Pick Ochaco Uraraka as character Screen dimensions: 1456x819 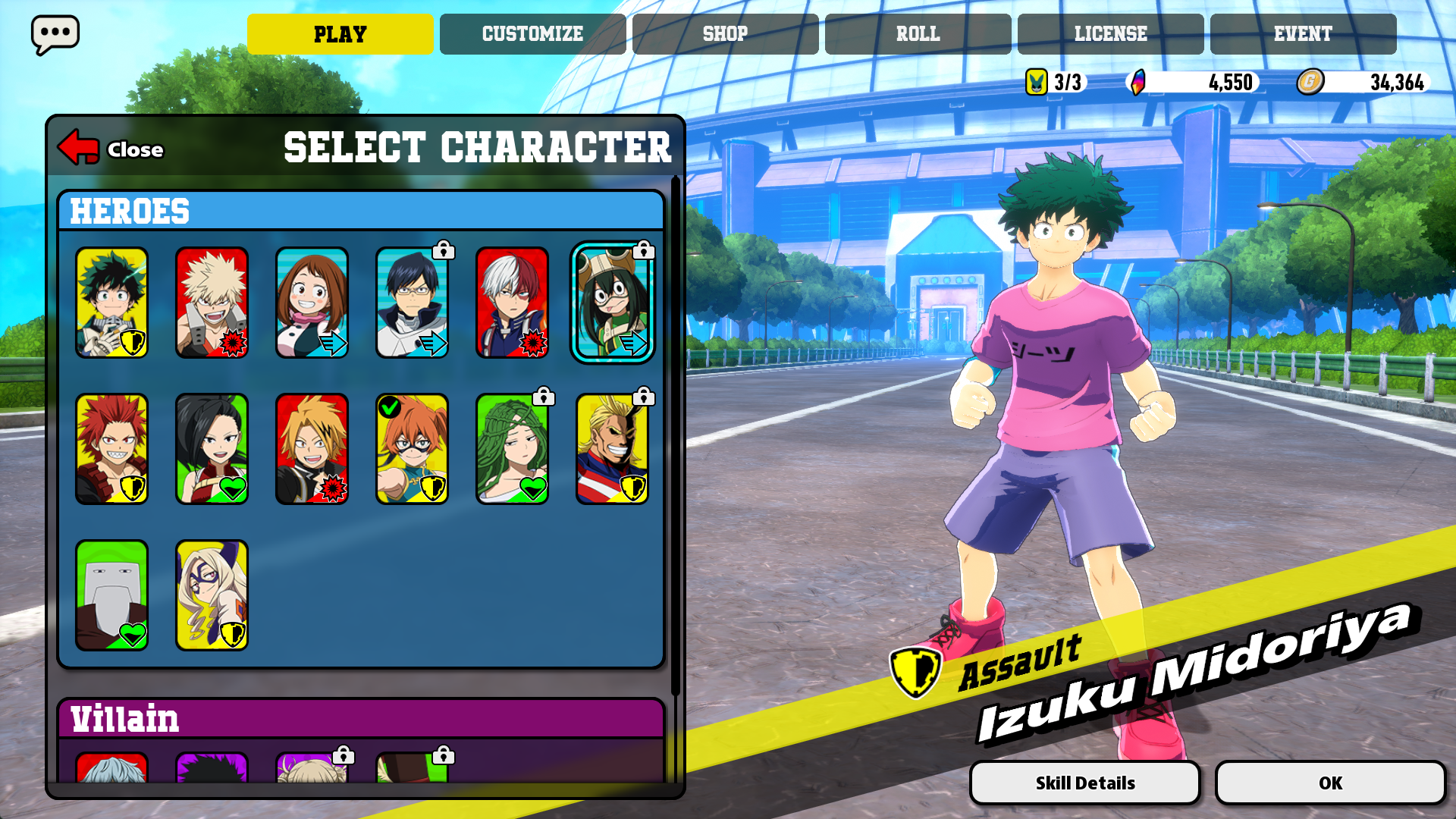point(313,303)
